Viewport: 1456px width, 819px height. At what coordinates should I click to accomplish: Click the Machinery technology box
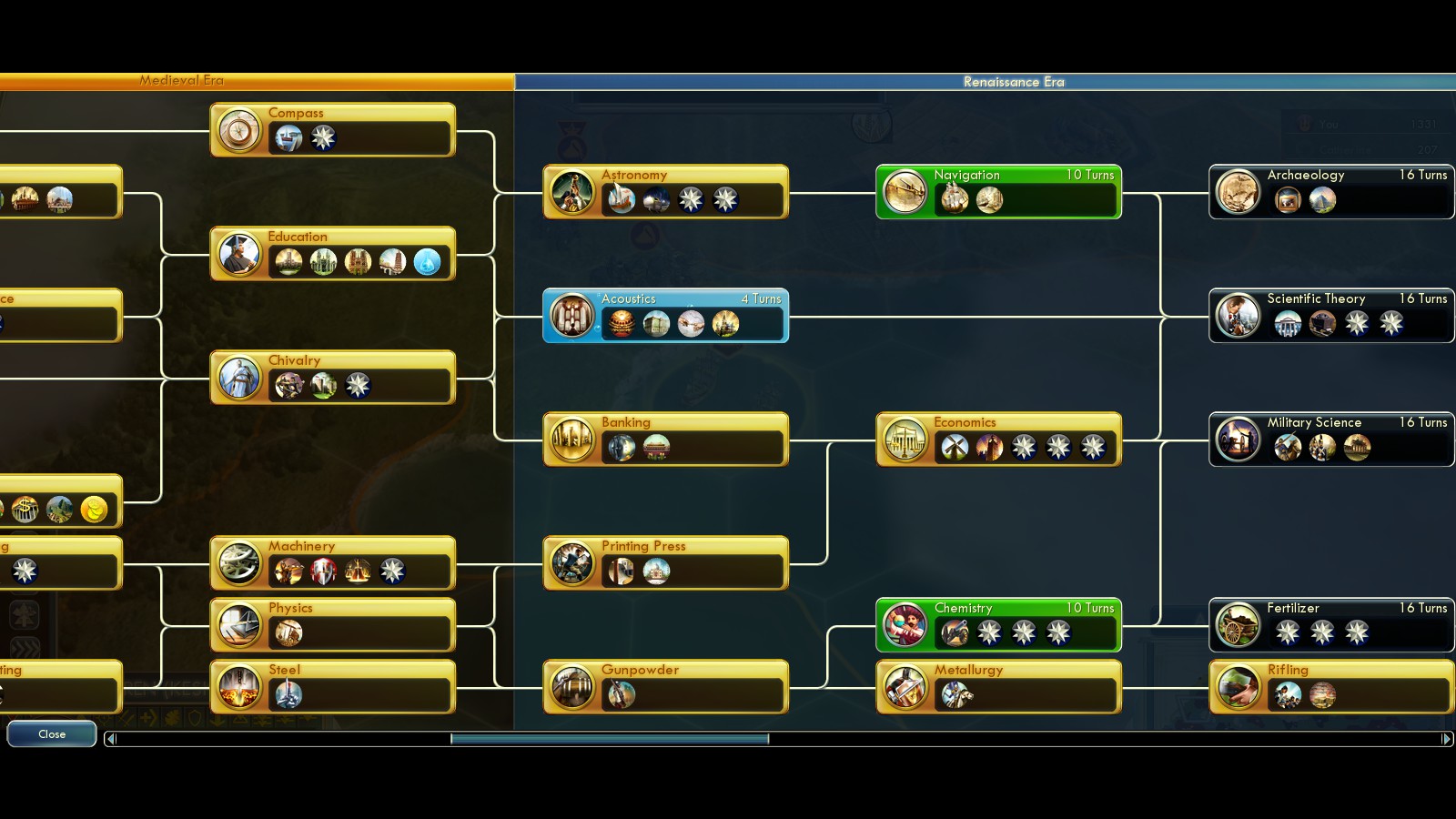(332, 563)
